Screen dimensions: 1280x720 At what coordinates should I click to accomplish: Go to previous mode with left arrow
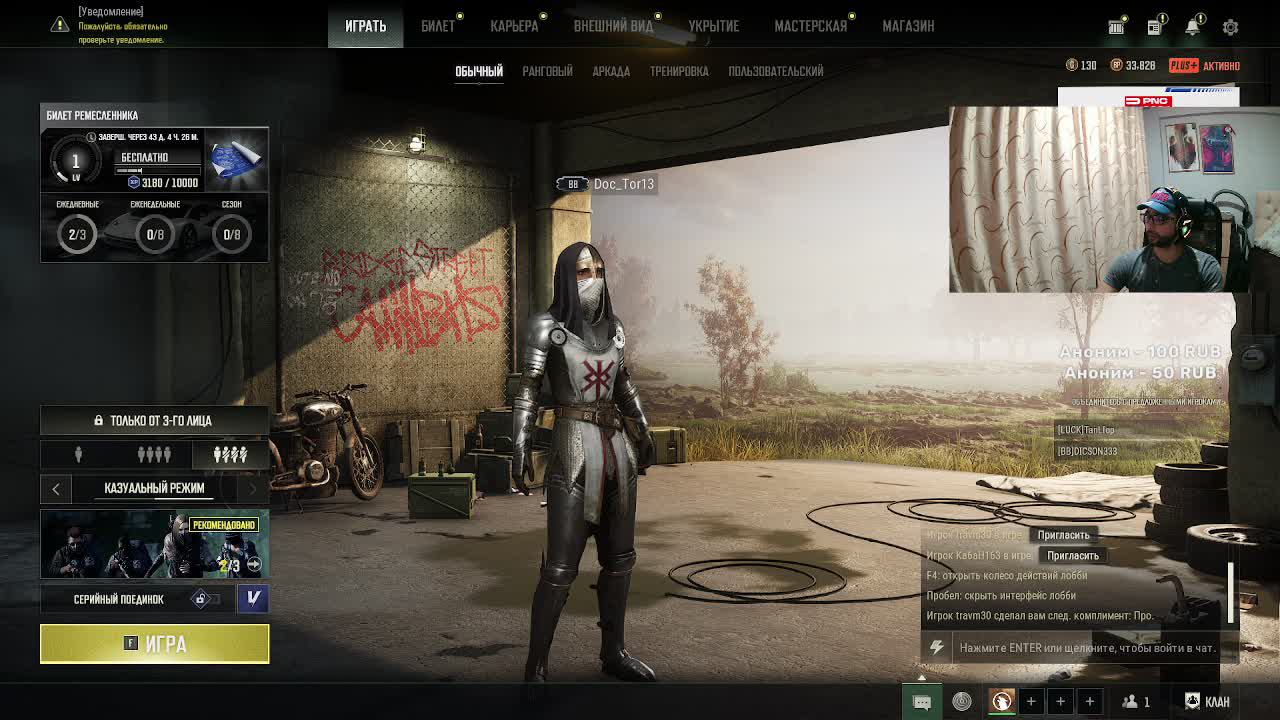pos(56,488)
